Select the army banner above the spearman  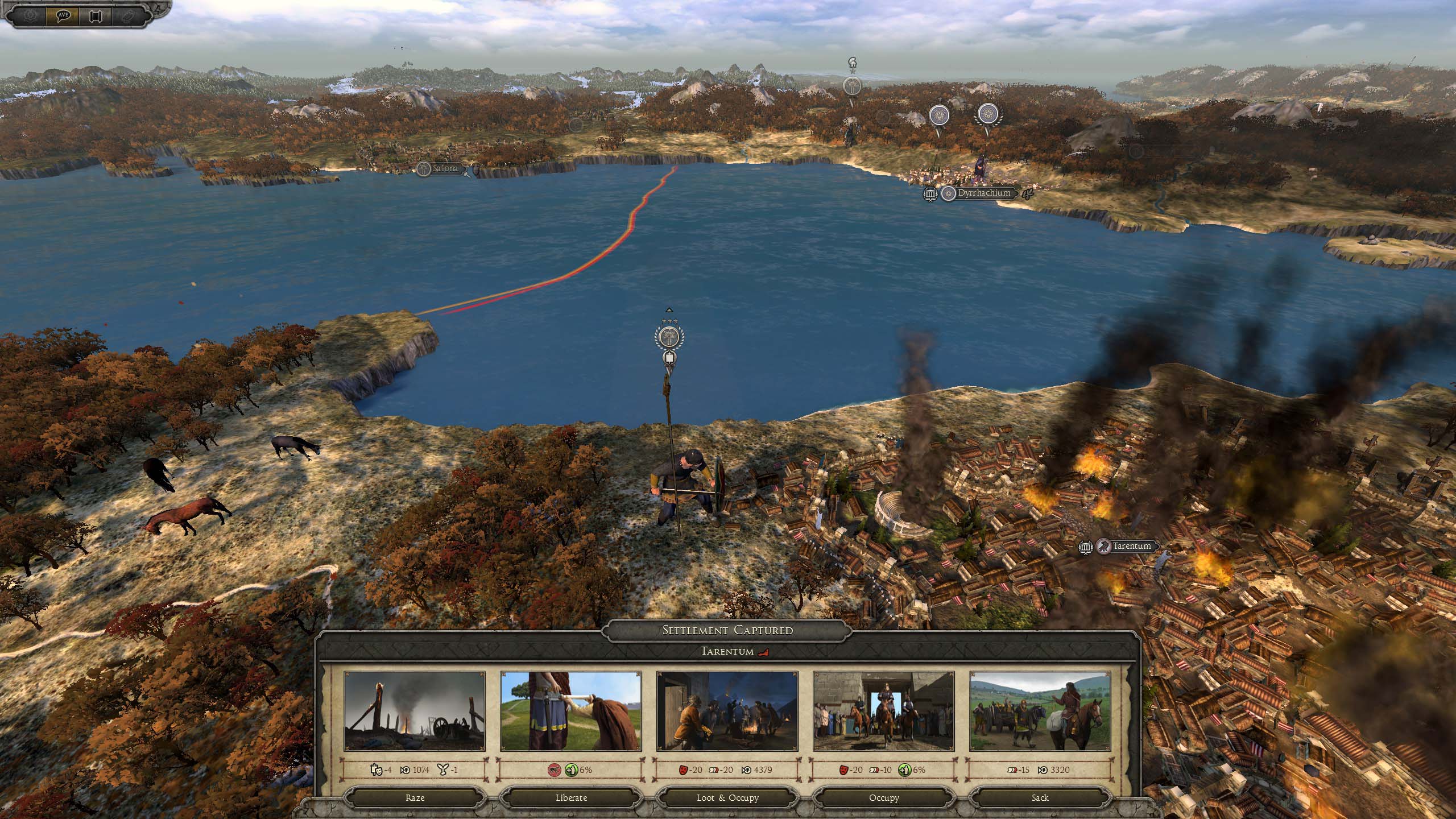pos(669,337)
